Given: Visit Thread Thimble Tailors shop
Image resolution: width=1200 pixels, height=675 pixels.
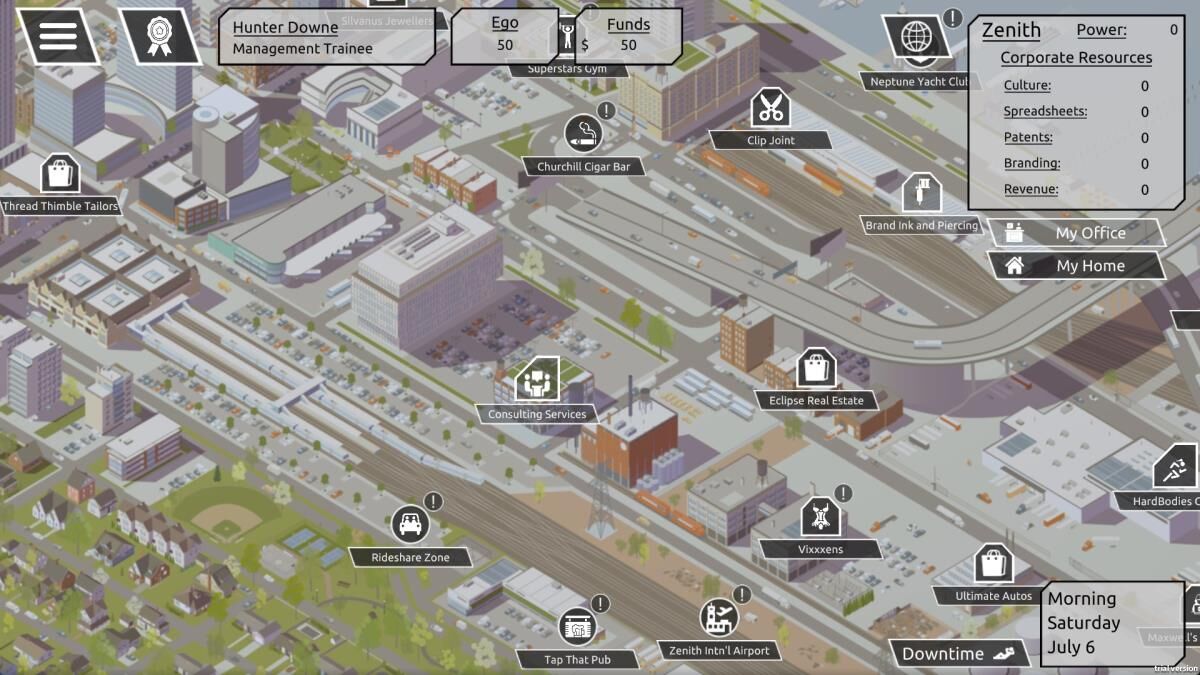Looking at the screenshot, I should point(60,174).
